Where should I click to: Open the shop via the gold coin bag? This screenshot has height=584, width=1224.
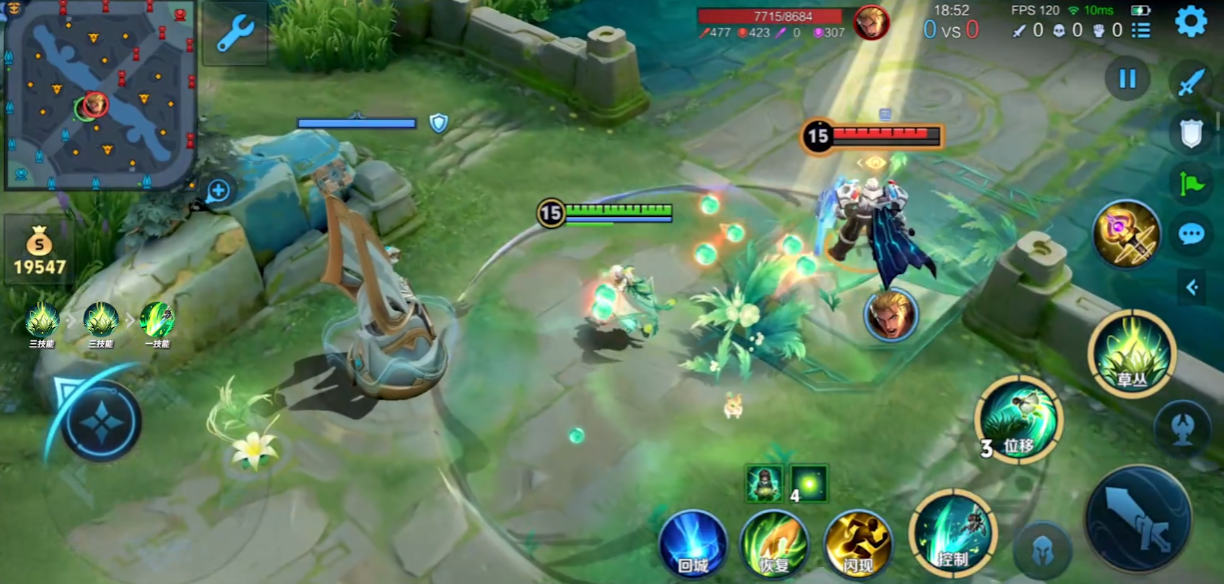point(39,252)
